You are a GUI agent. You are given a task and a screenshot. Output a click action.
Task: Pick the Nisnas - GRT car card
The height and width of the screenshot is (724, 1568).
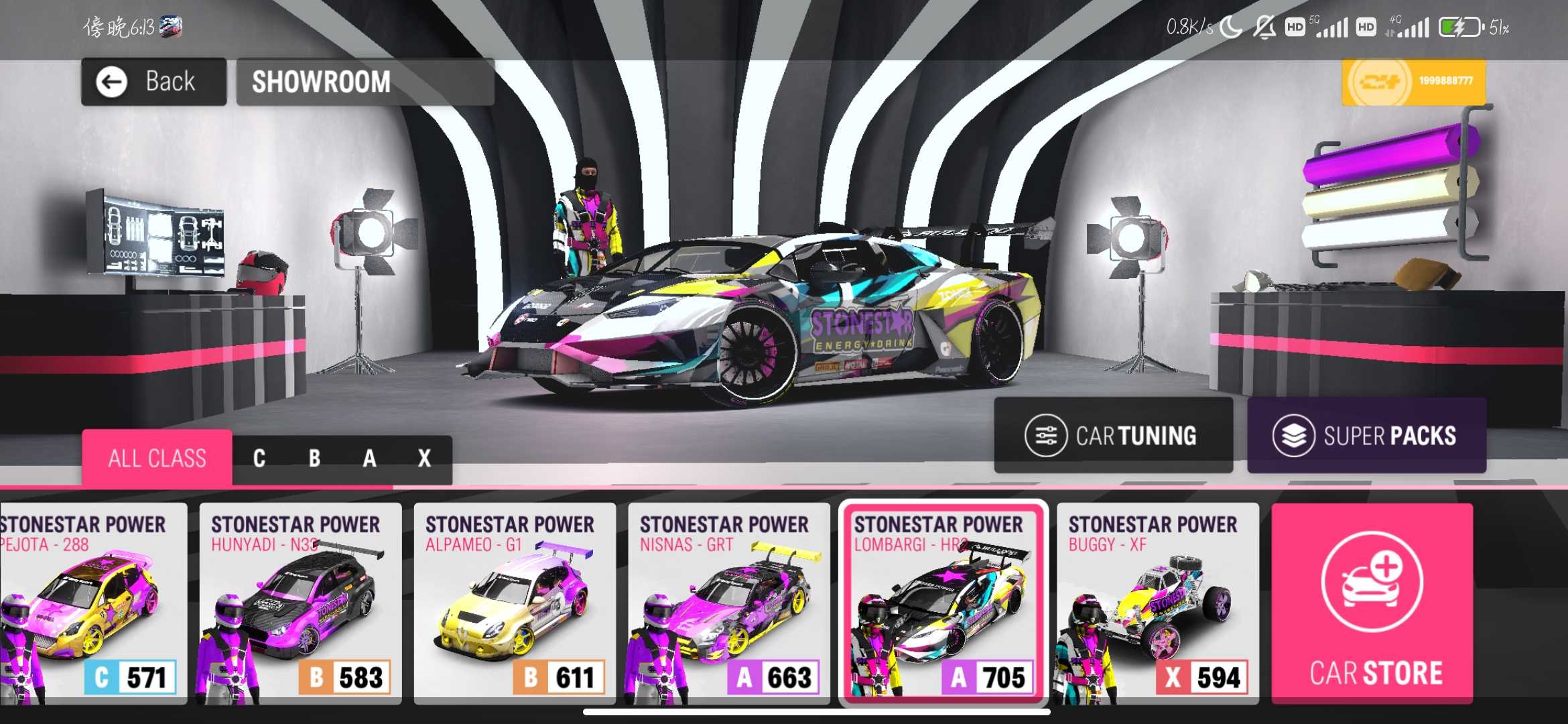(729, 603)
